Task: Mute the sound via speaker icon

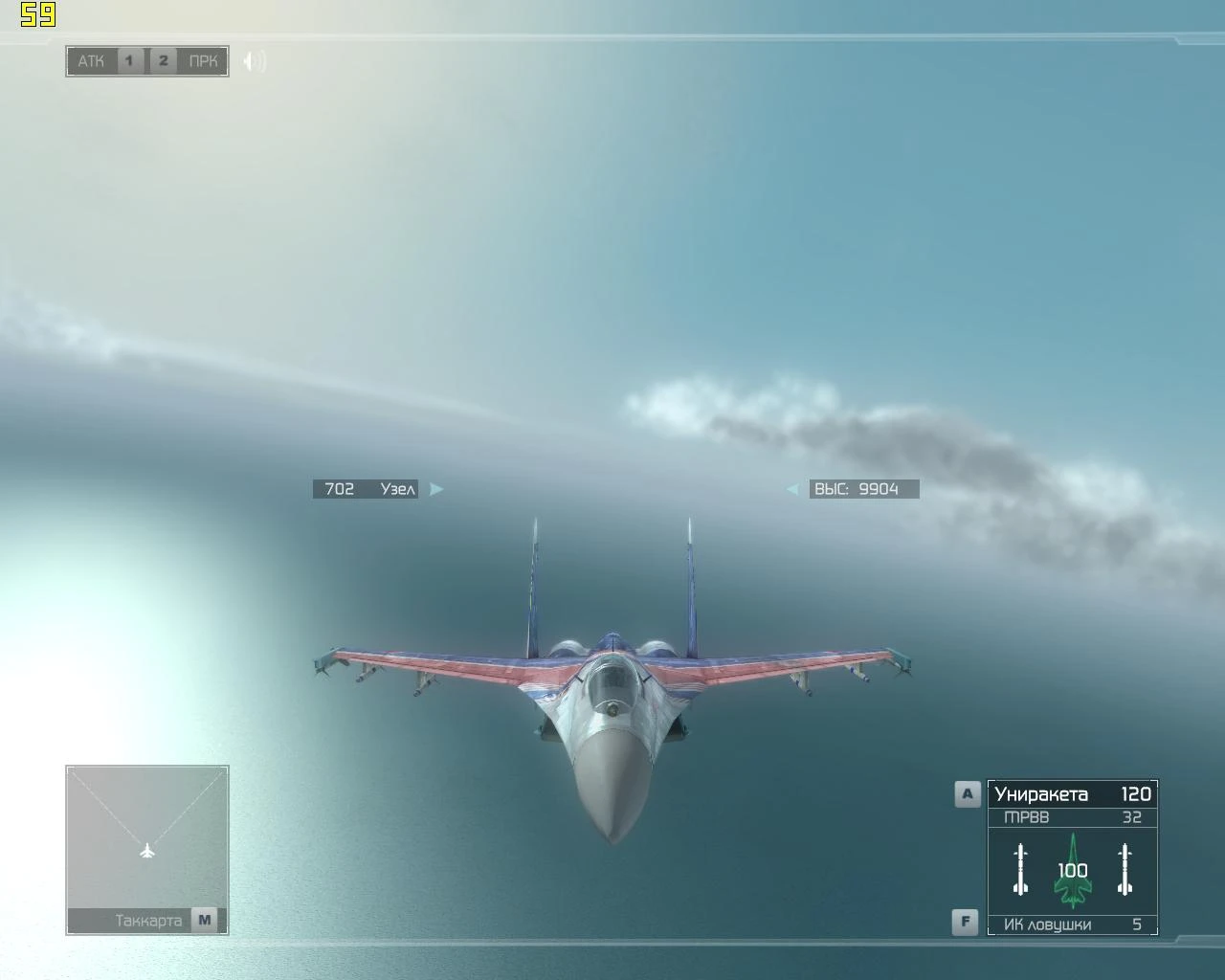Action: coord(252,60)
